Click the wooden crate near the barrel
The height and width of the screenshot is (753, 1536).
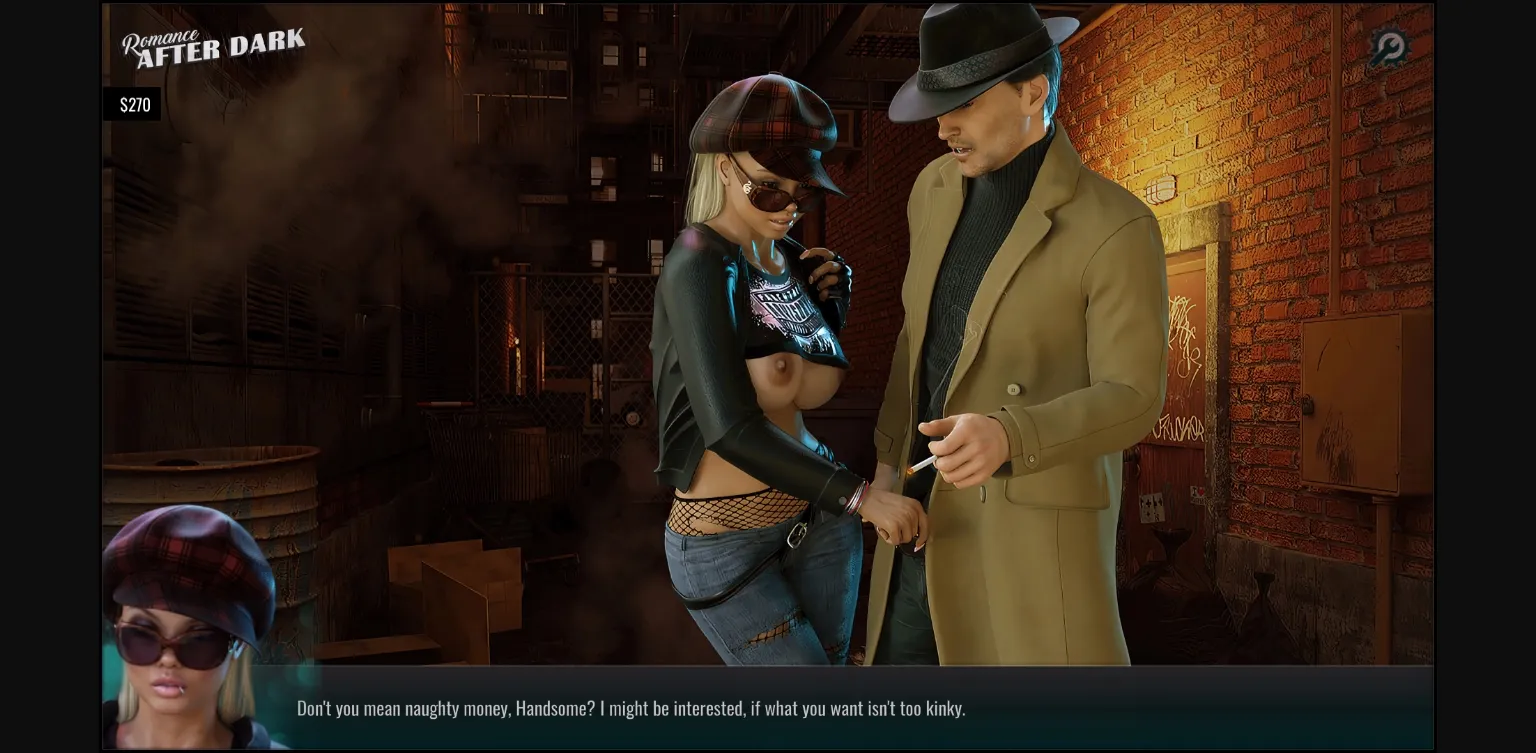pyautogui.click(x=455, y=590)
